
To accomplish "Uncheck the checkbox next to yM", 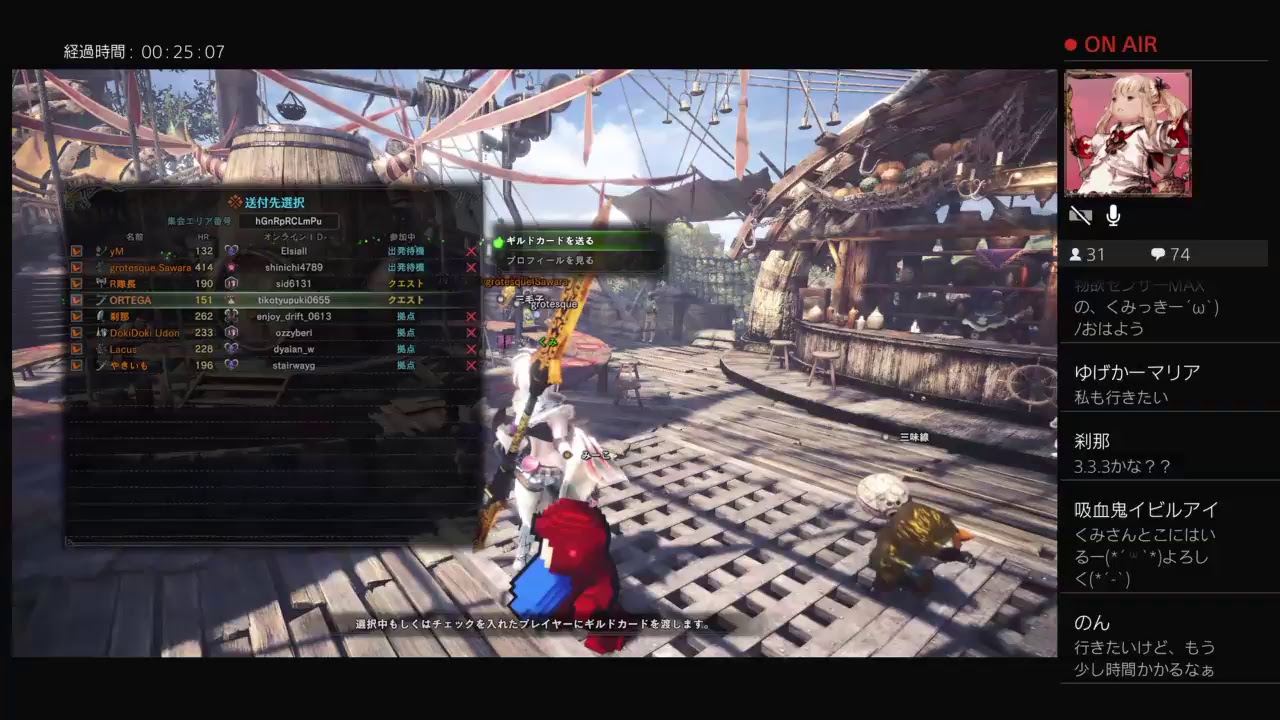I will (75, 251).
